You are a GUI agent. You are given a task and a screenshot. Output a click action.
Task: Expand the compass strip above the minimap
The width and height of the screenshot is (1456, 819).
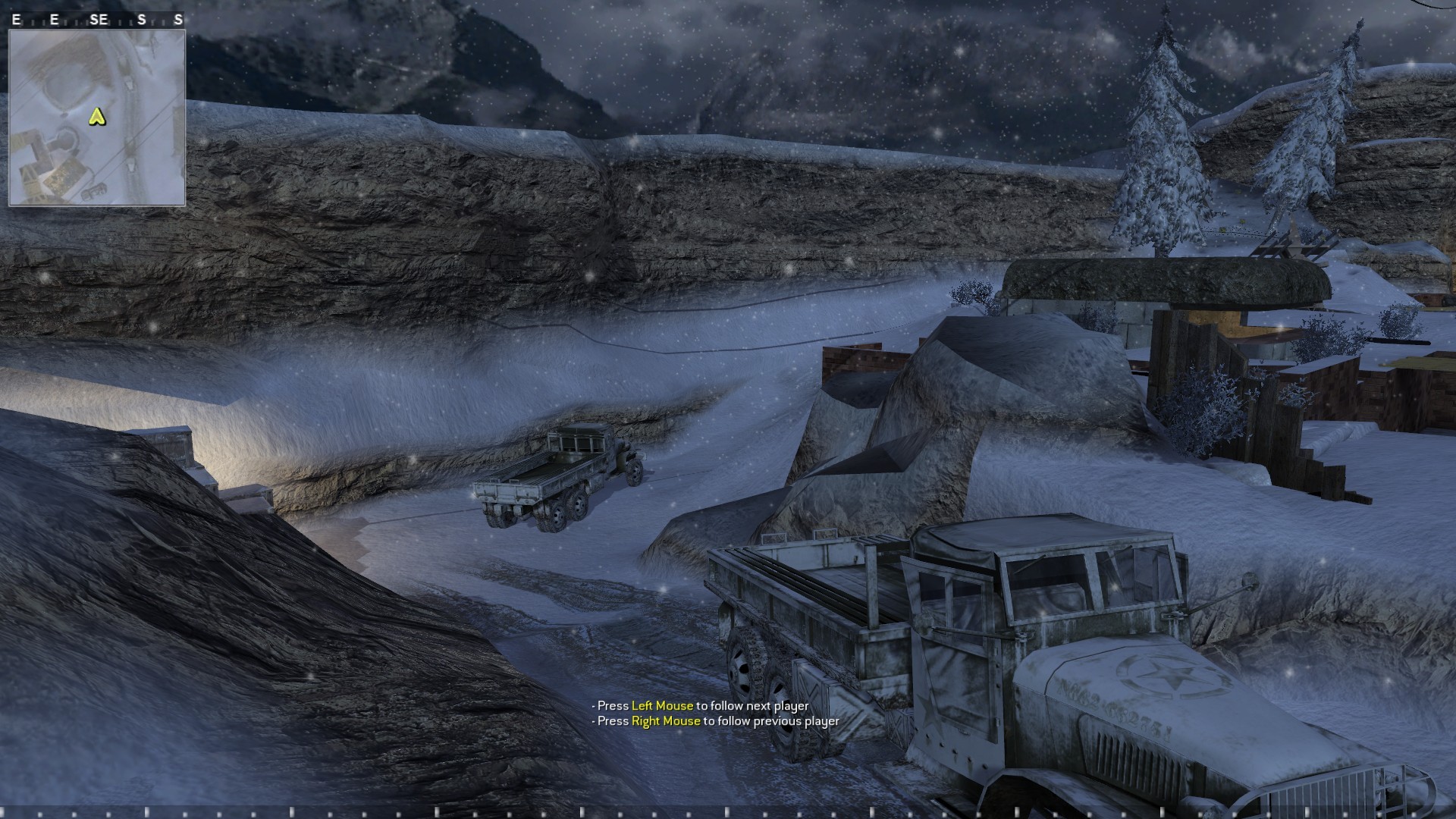[97, 19]
